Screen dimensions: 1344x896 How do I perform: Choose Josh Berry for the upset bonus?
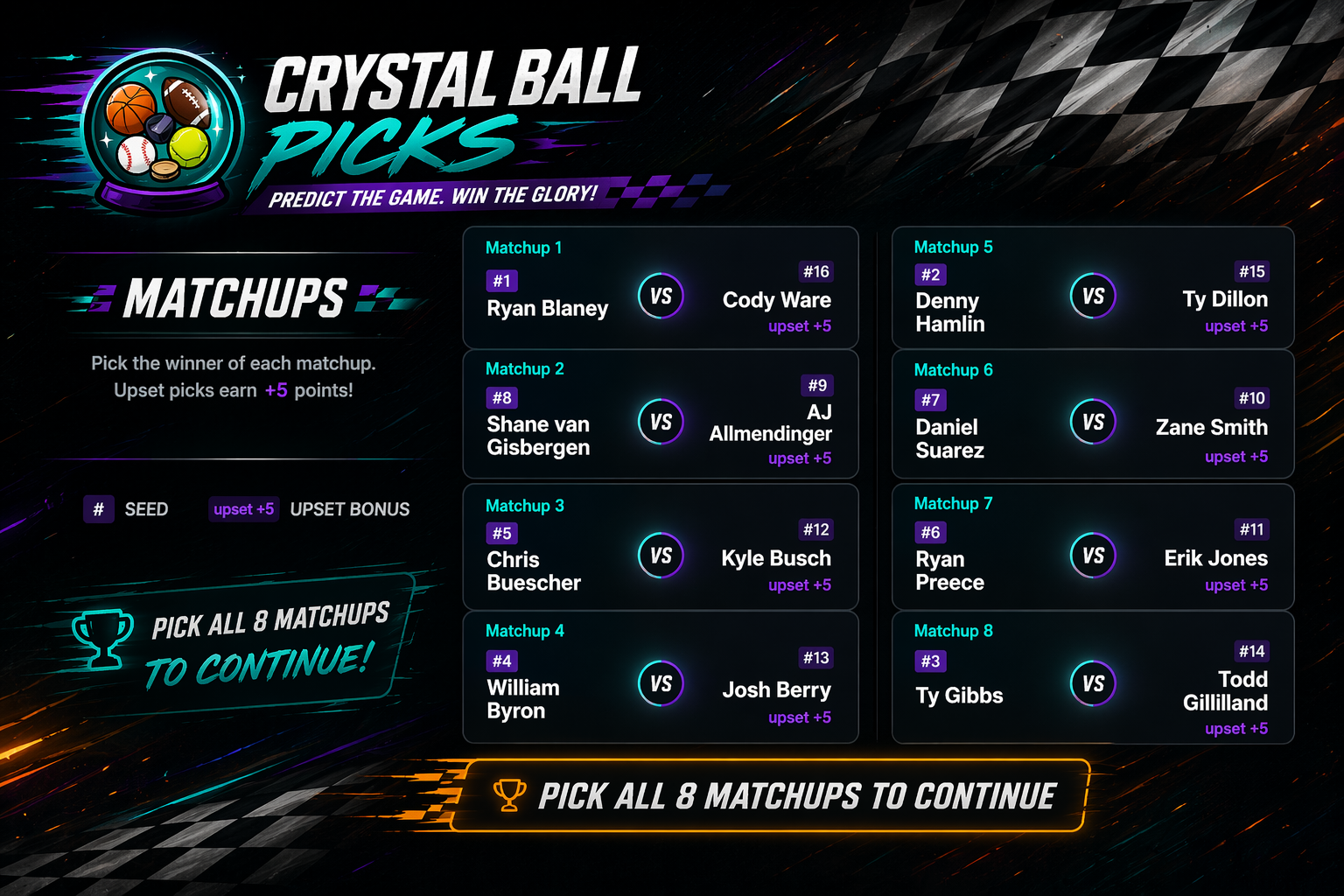click(x=776, y=690)
